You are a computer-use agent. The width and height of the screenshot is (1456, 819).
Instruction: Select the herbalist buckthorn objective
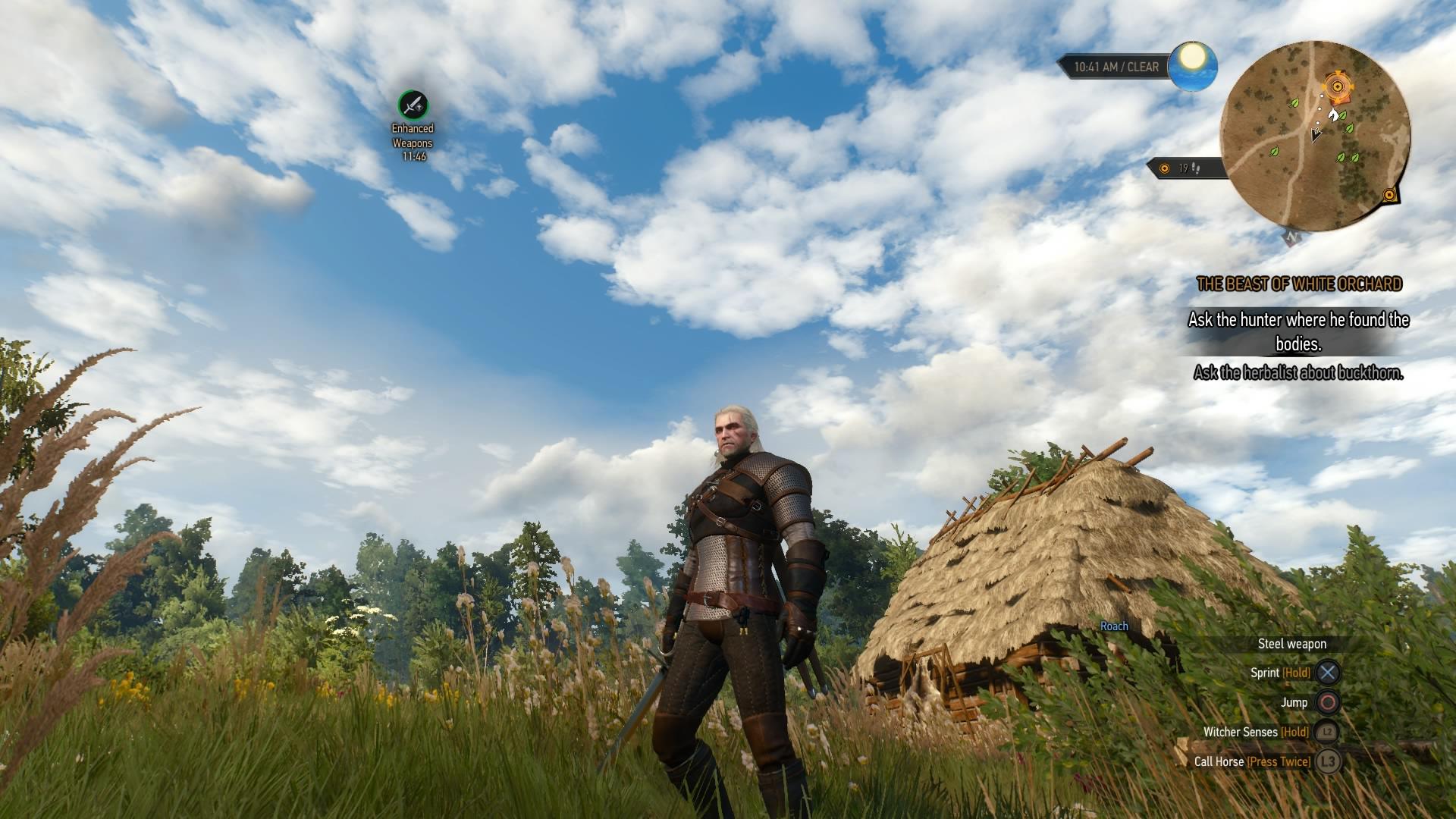click(x=1298, y=372)
